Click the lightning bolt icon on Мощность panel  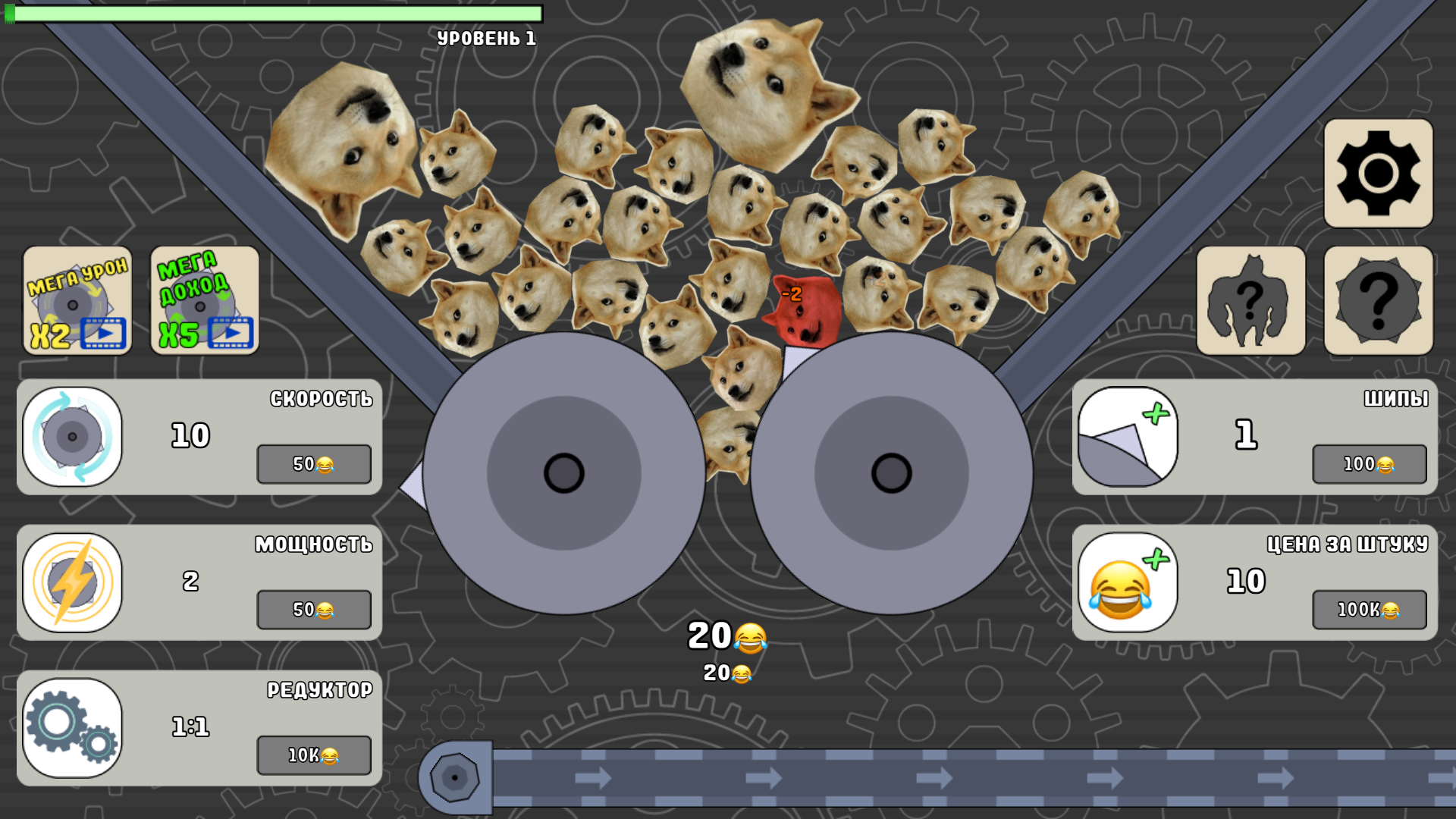[x=72, y=582]
